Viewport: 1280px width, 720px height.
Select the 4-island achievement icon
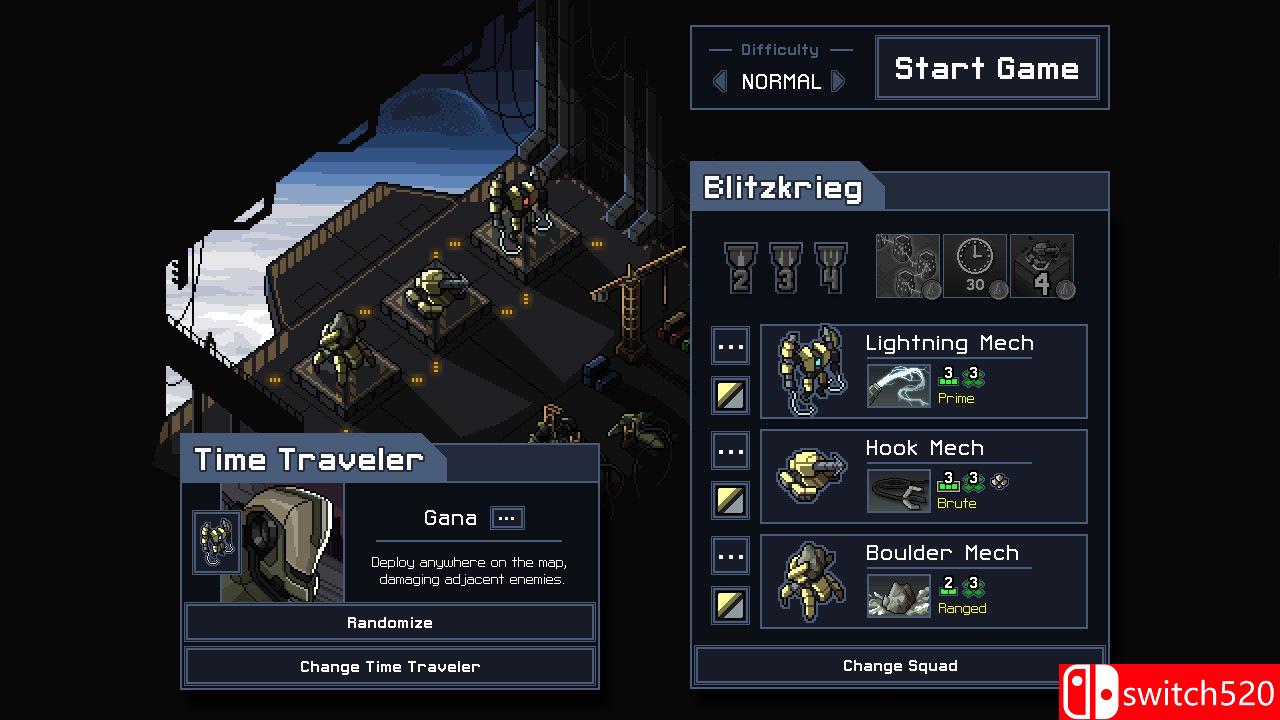tap(1042, 264)
